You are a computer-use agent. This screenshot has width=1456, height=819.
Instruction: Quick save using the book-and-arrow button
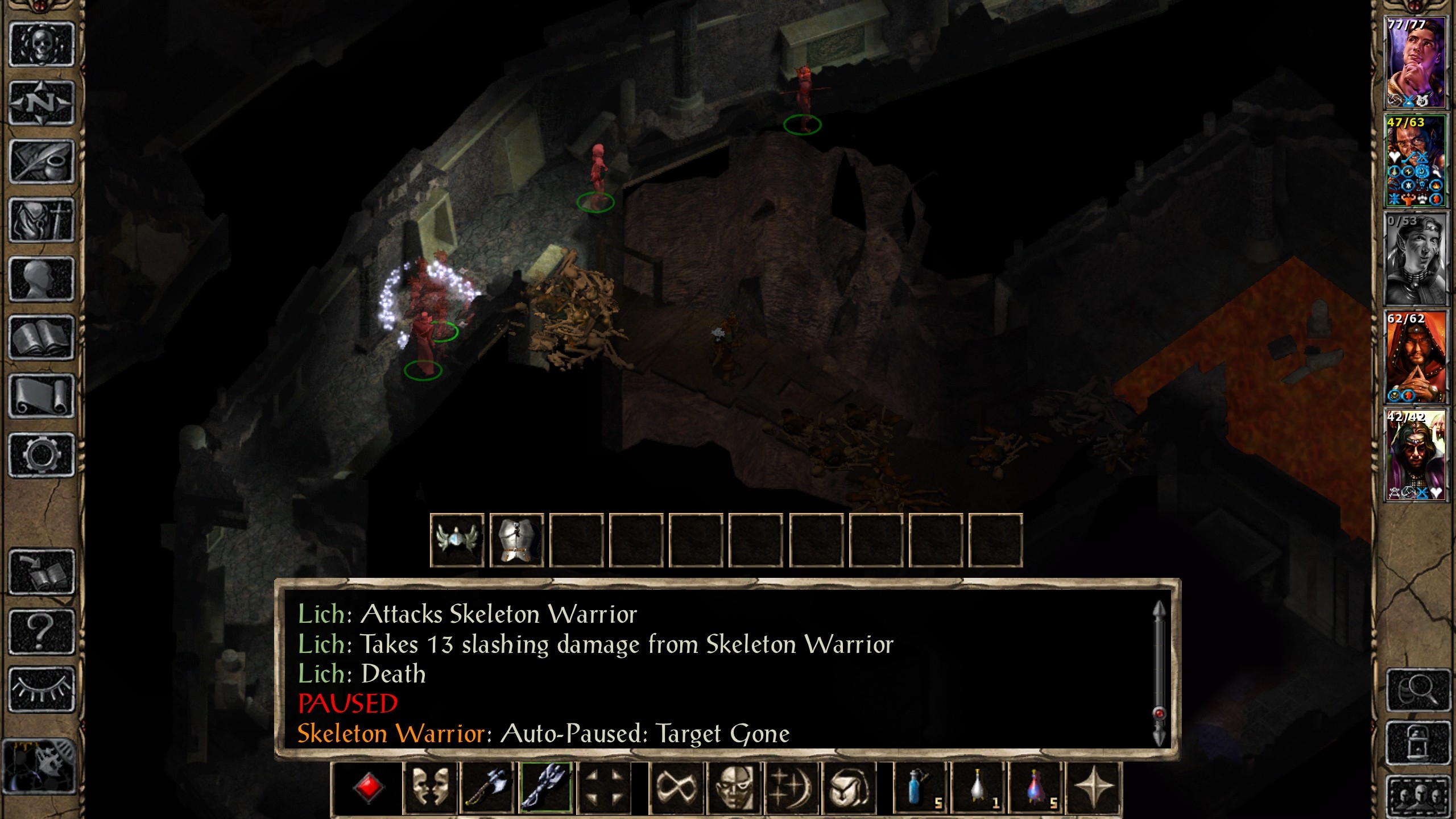(42, 572)
